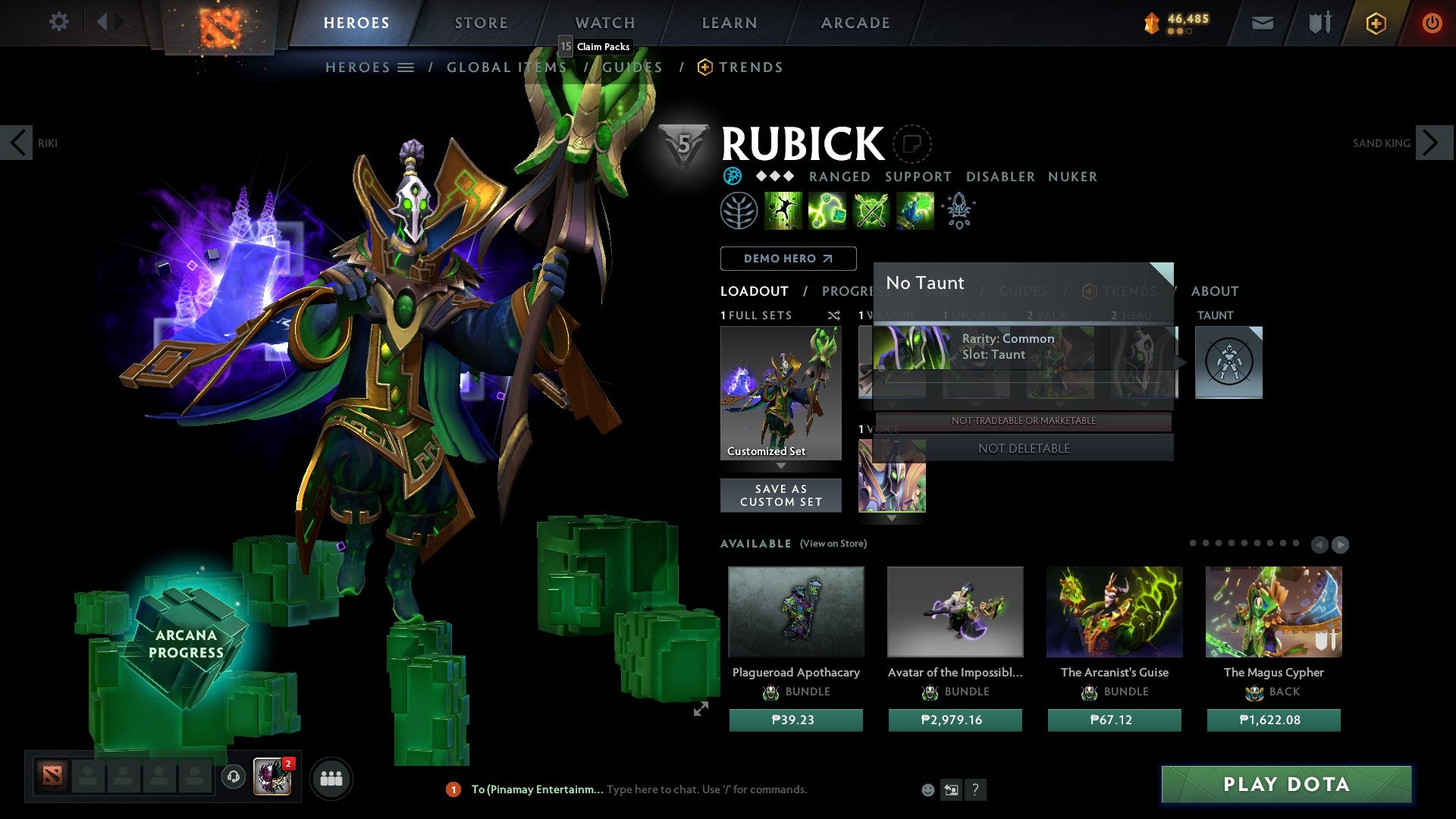
Task: Click Save As Custom Set
Action: 780,495
